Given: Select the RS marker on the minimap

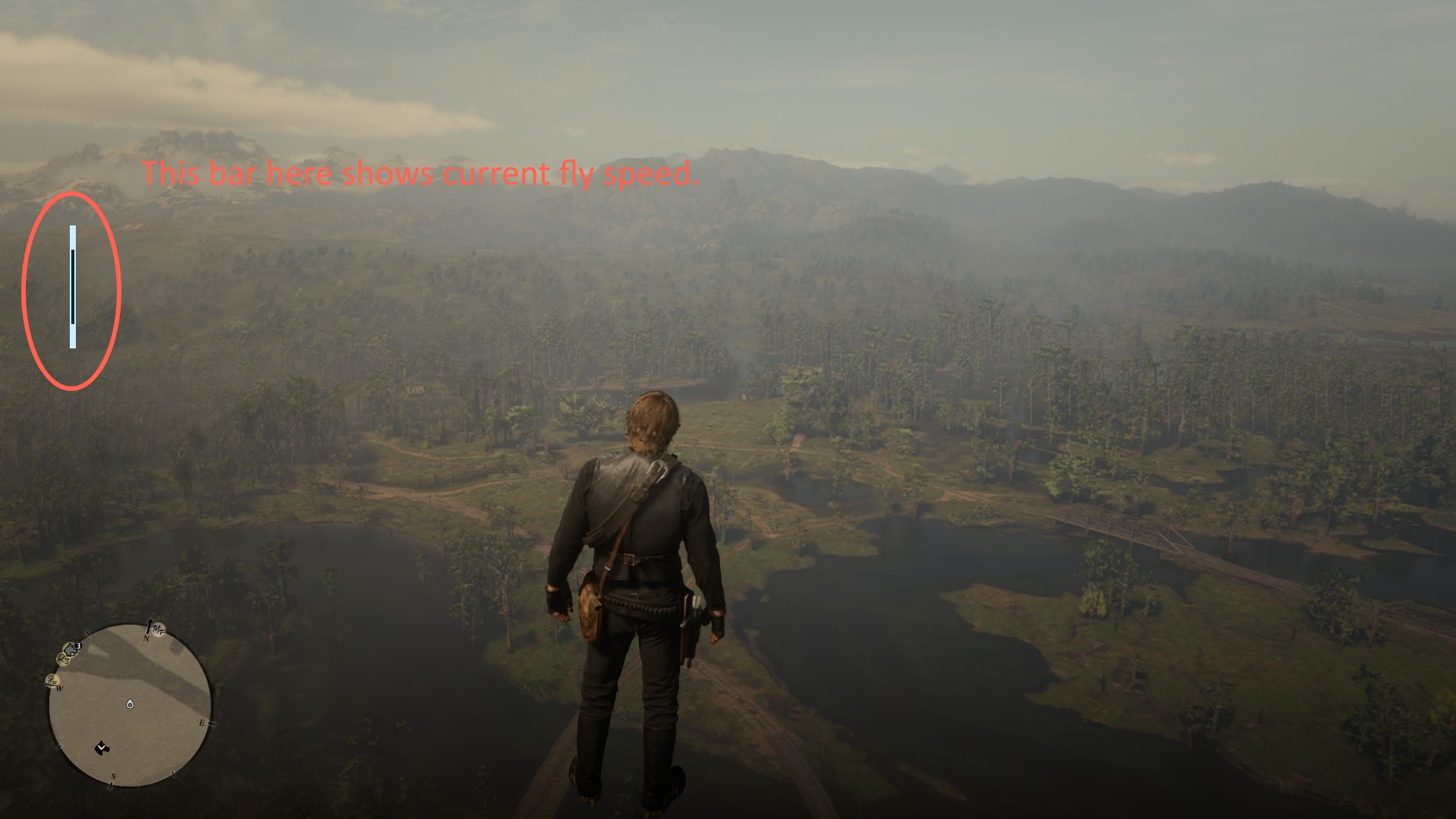Looking at the screenshot, I should (63, 660).
